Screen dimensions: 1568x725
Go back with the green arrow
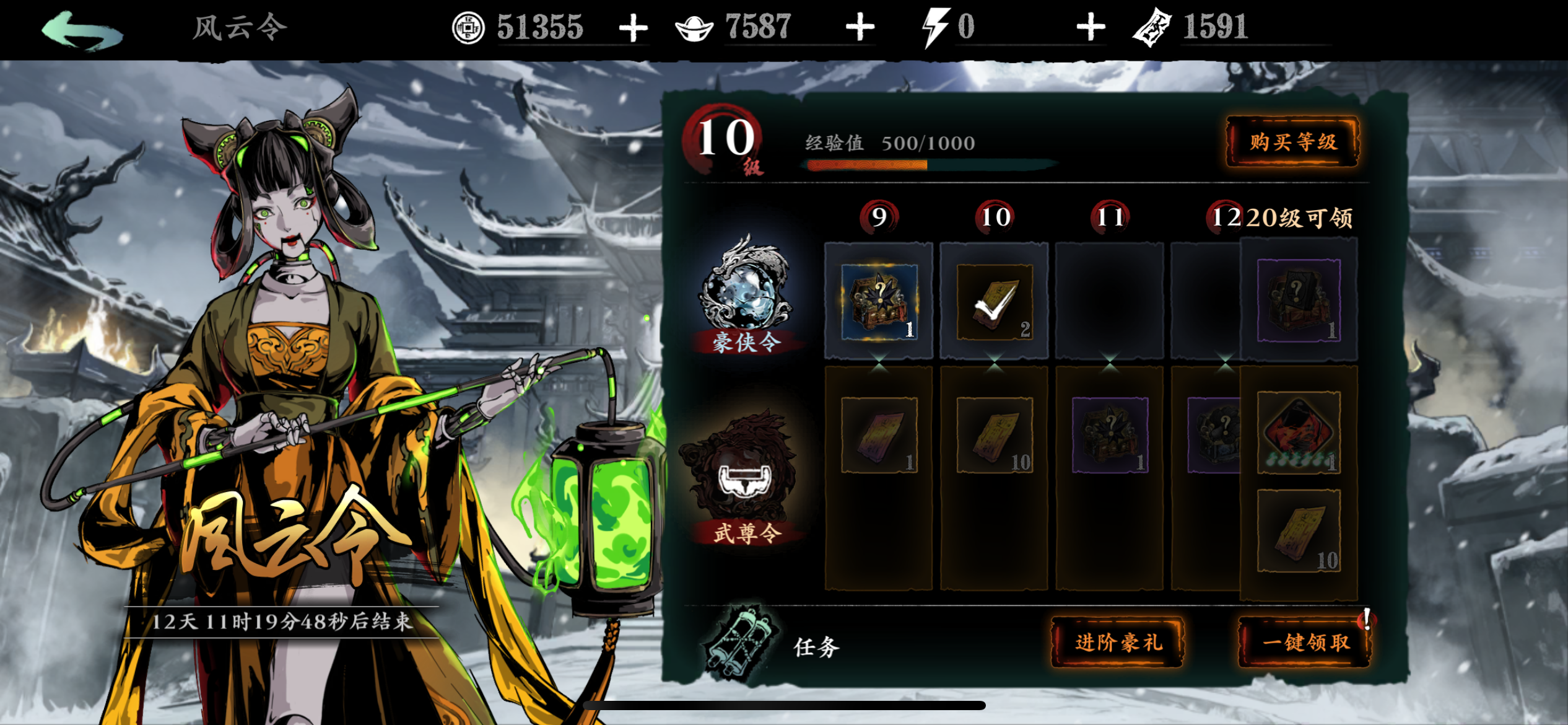[82, 30]
